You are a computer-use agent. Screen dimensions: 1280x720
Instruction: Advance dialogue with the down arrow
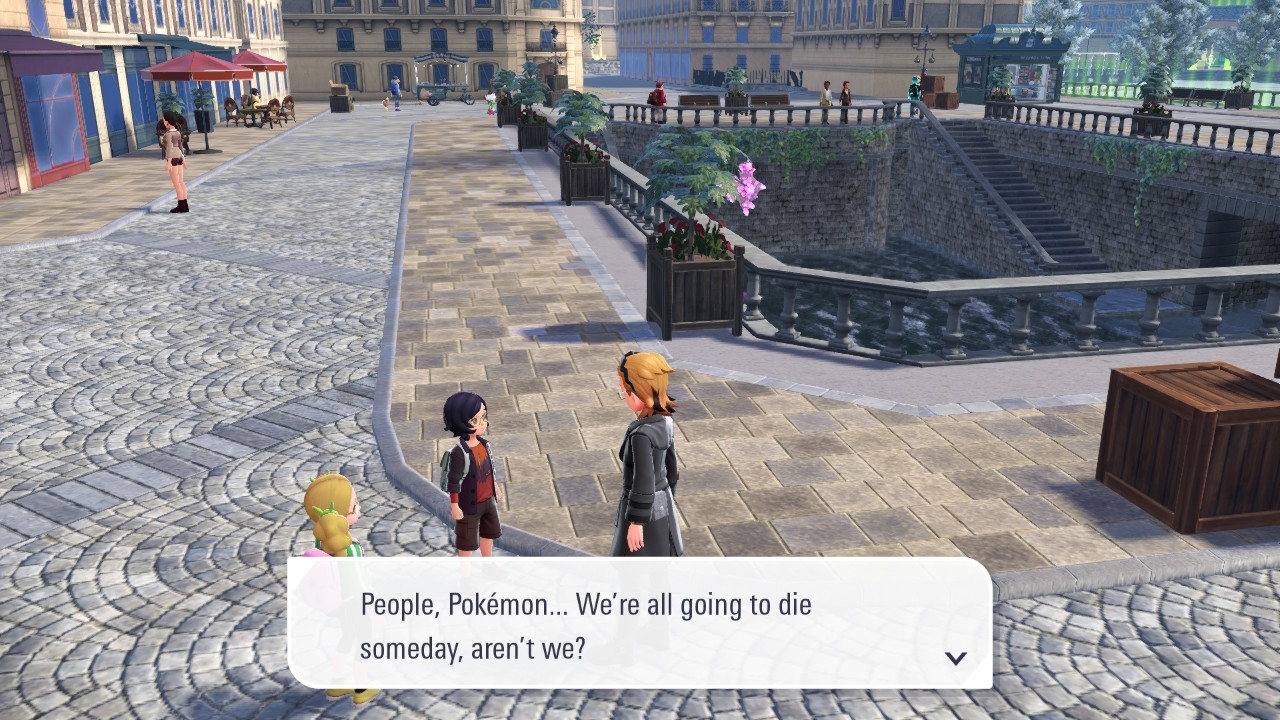pyautogui.click(x=956, y=658)
